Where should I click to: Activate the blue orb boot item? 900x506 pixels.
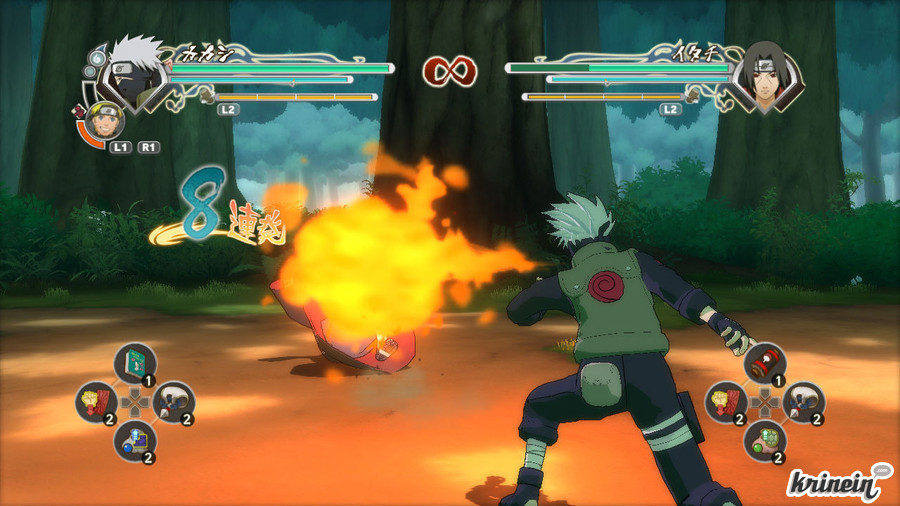(133, 439)
